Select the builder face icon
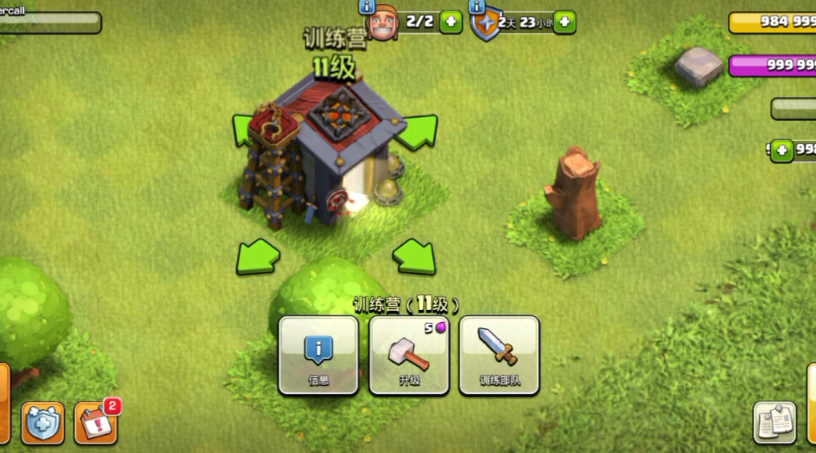This screenshot has width=816, height=453. tap(384, 24)
